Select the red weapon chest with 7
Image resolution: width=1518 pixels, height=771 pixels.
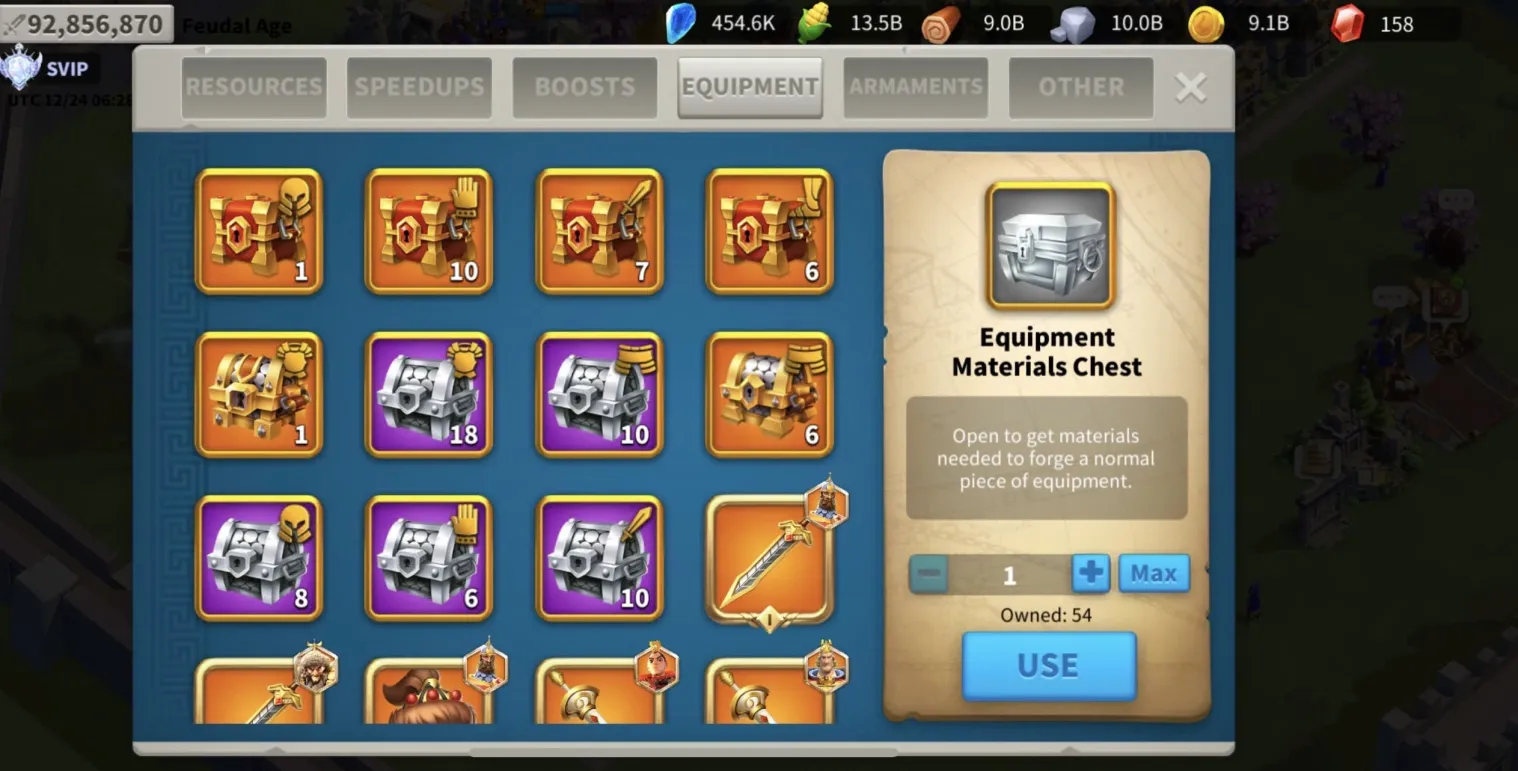pos(600,231)
